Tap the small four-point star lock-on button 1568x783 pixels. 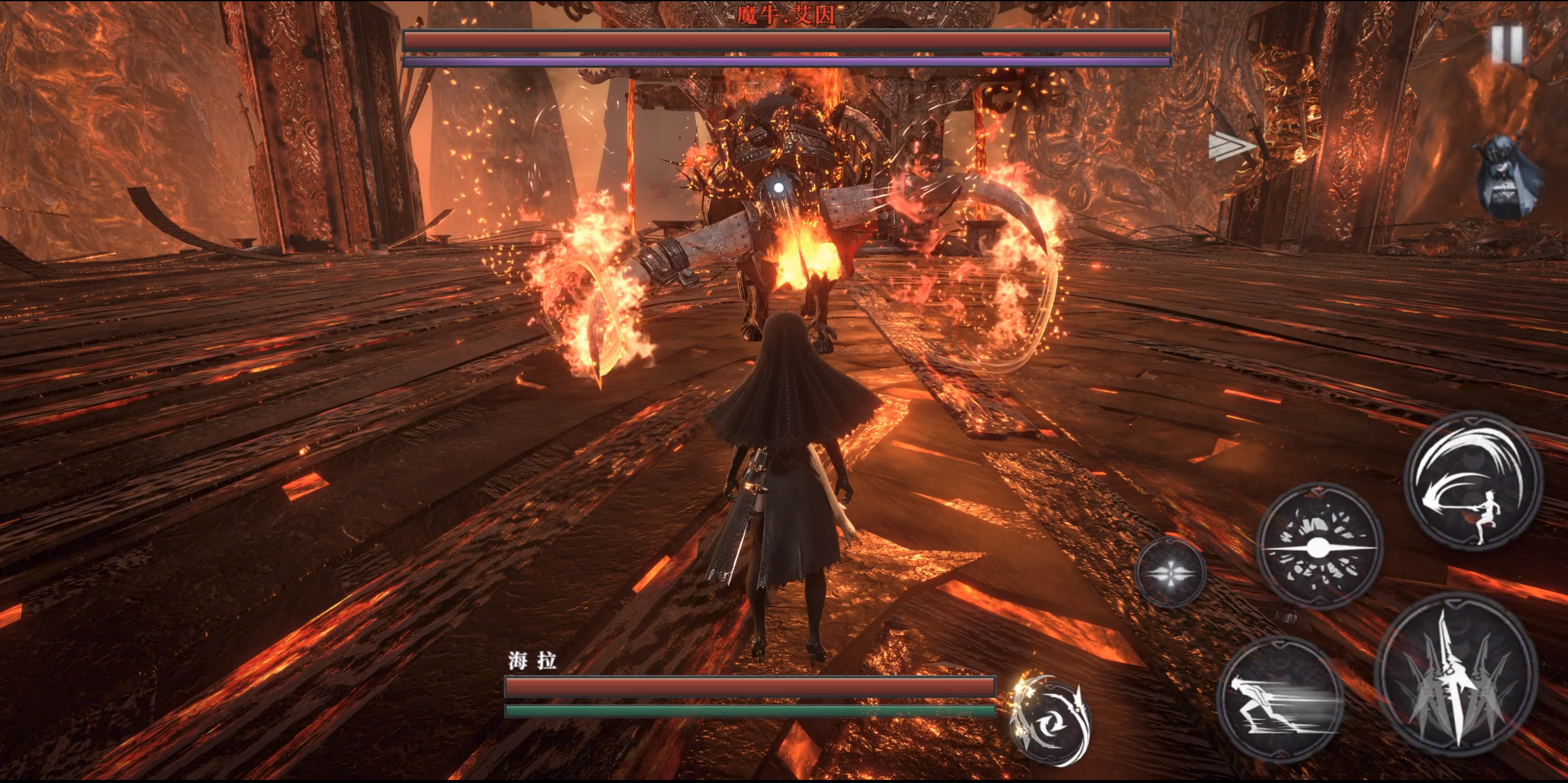click(x=1170, y=573)
